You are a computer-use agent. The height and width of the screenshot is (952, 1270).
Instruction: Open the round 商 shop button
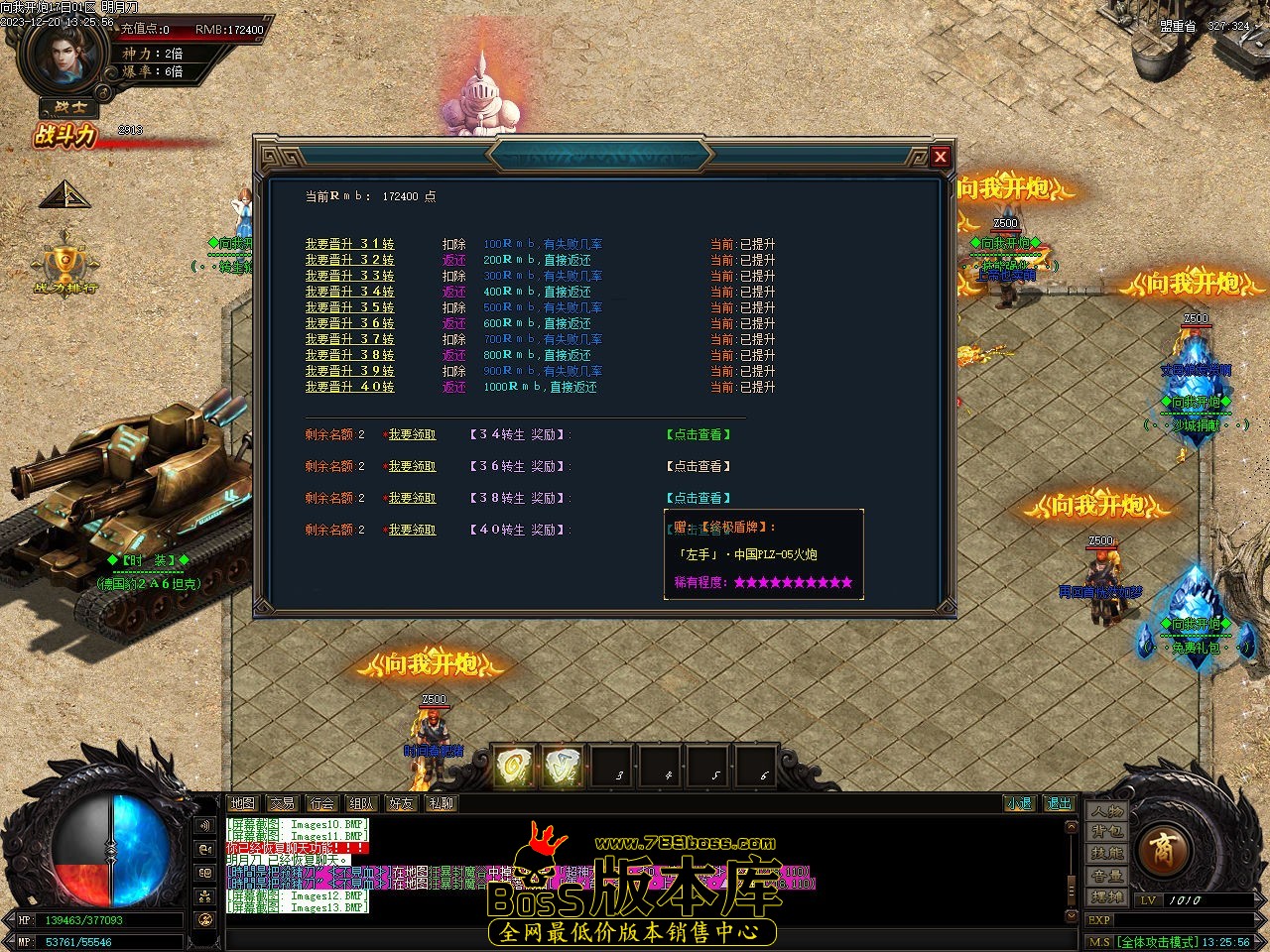point(1161,850)
